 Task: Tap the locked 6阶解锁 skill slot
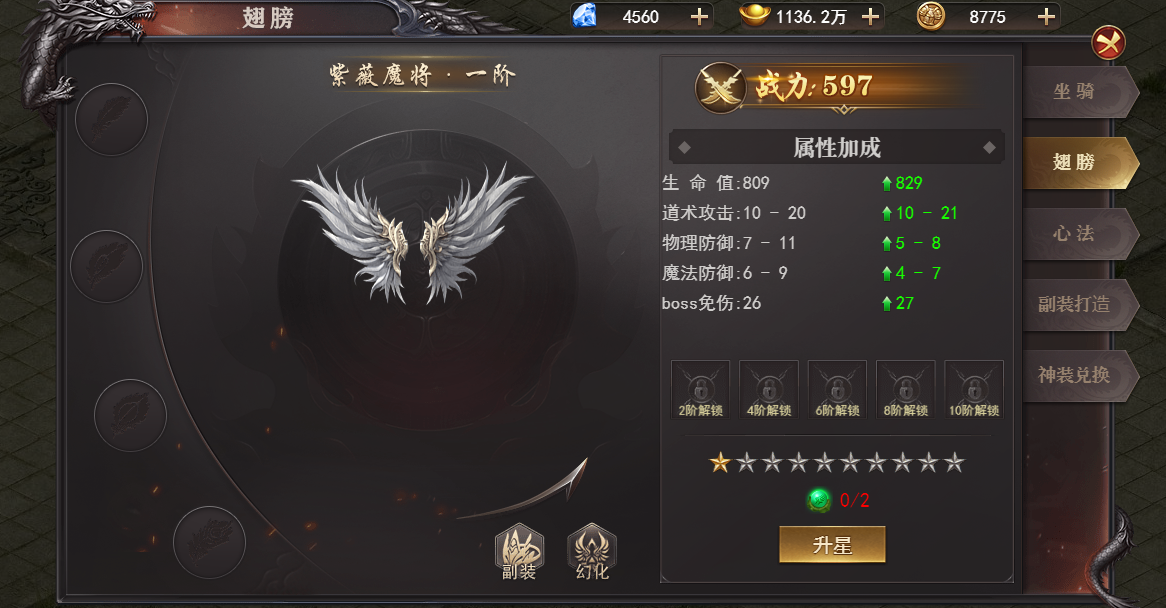click(837, 389)
